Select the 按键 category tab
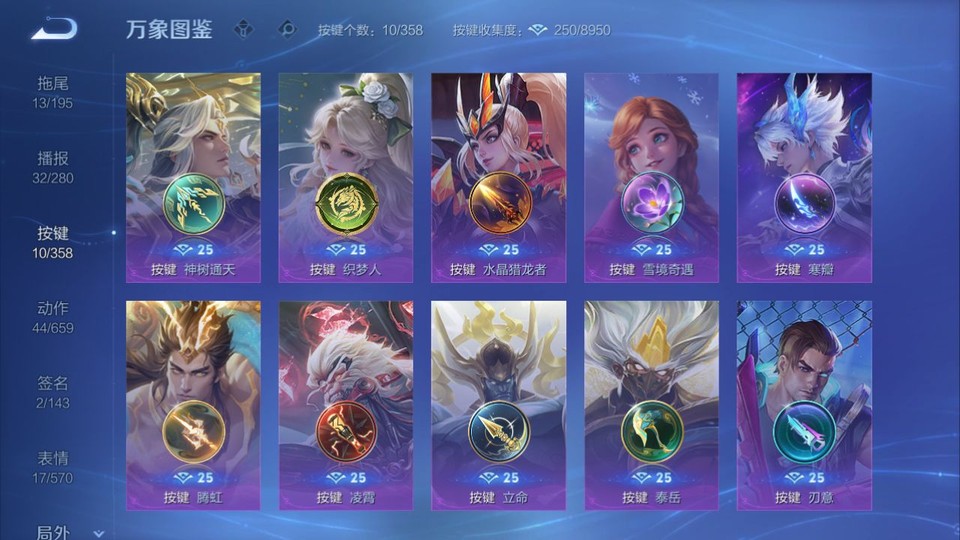The width and height of the screenshot is (960, 540). 53,242
